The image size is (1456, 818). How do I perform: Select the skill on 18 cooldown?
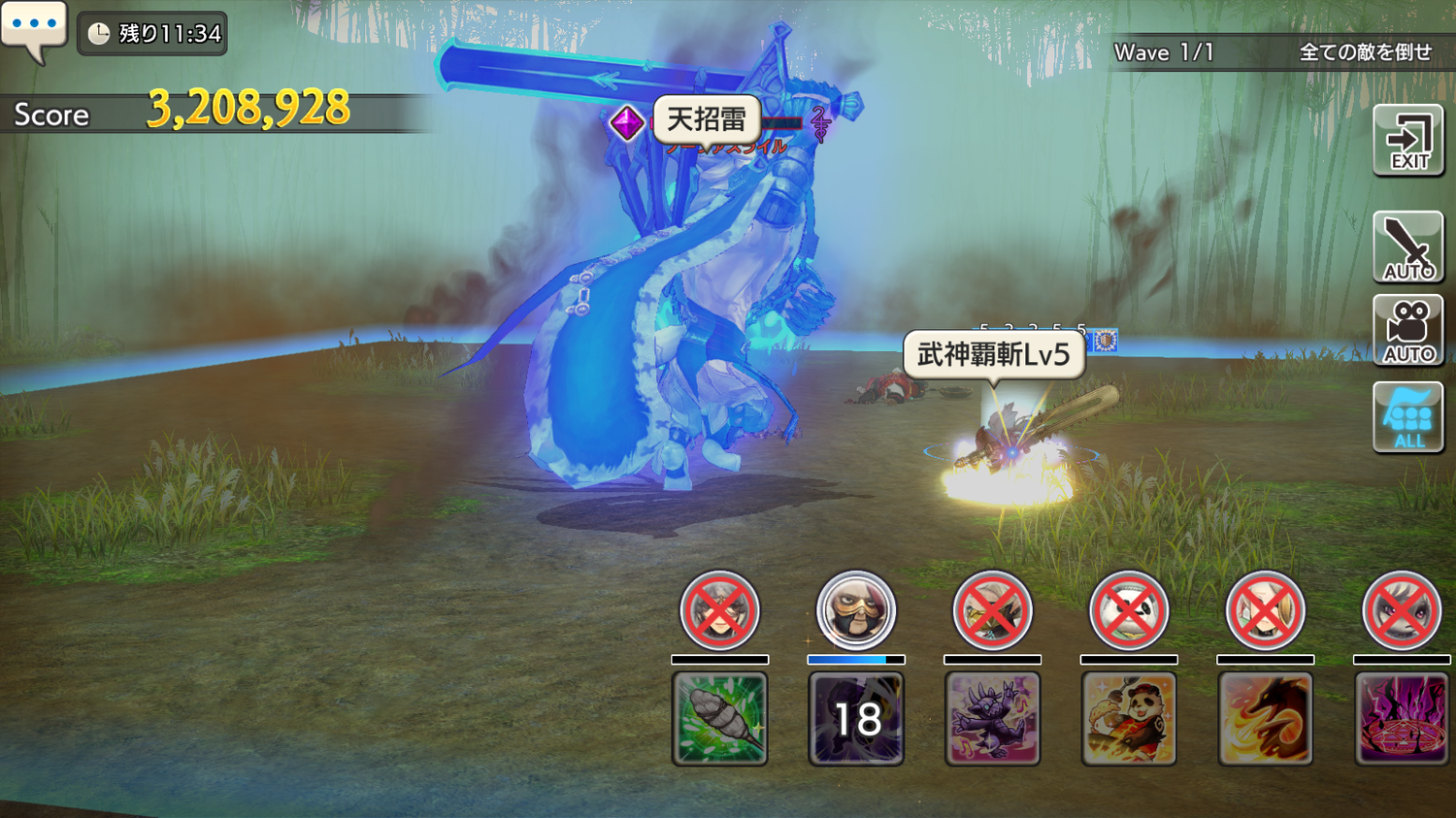click(856, 718)
